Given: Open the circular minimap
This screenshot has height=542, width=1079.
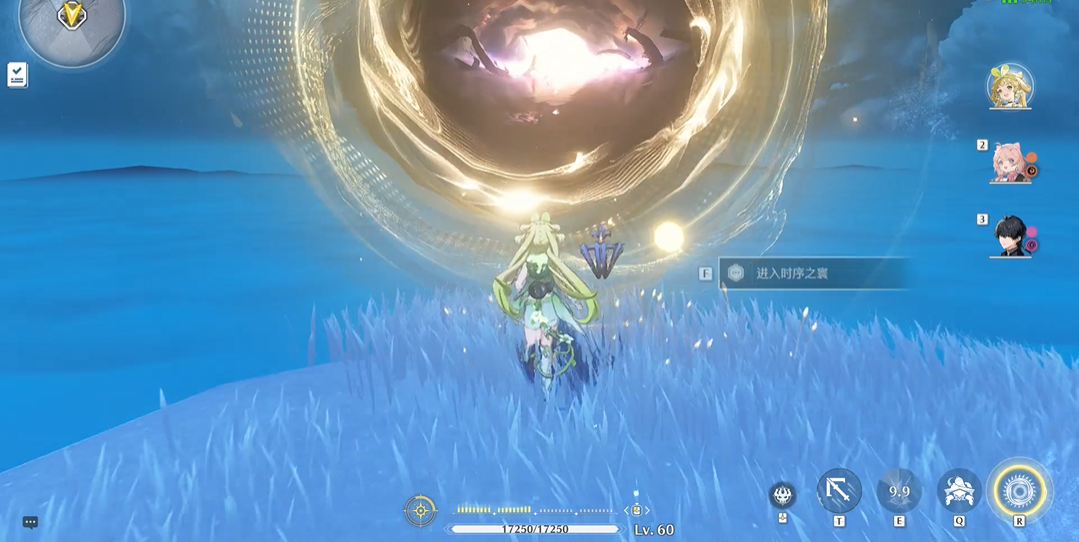Looking at the screenshot, I should coord(72,20).
